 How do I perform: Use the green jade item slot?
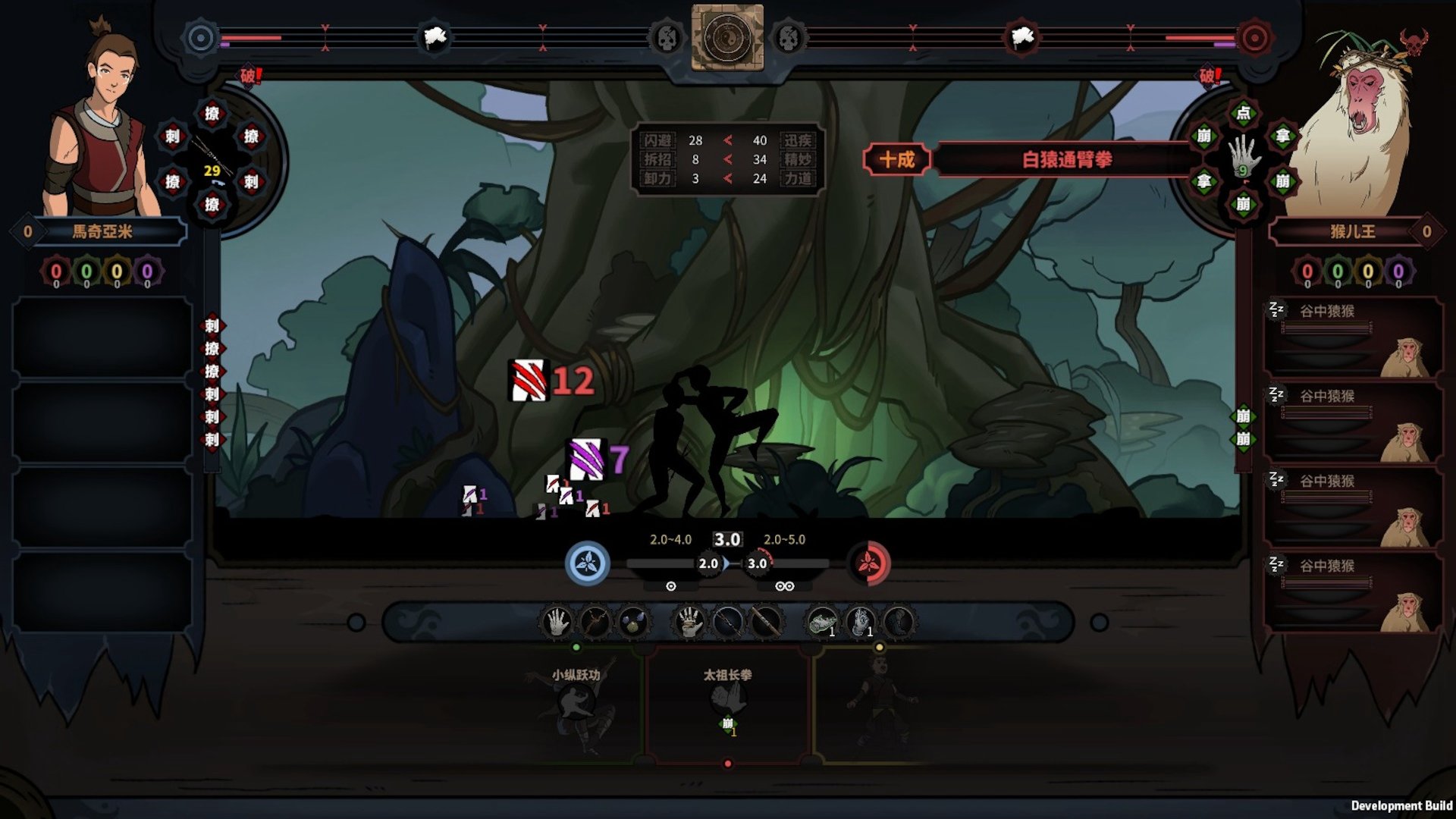pyautogui.click(x=822, y=623)
